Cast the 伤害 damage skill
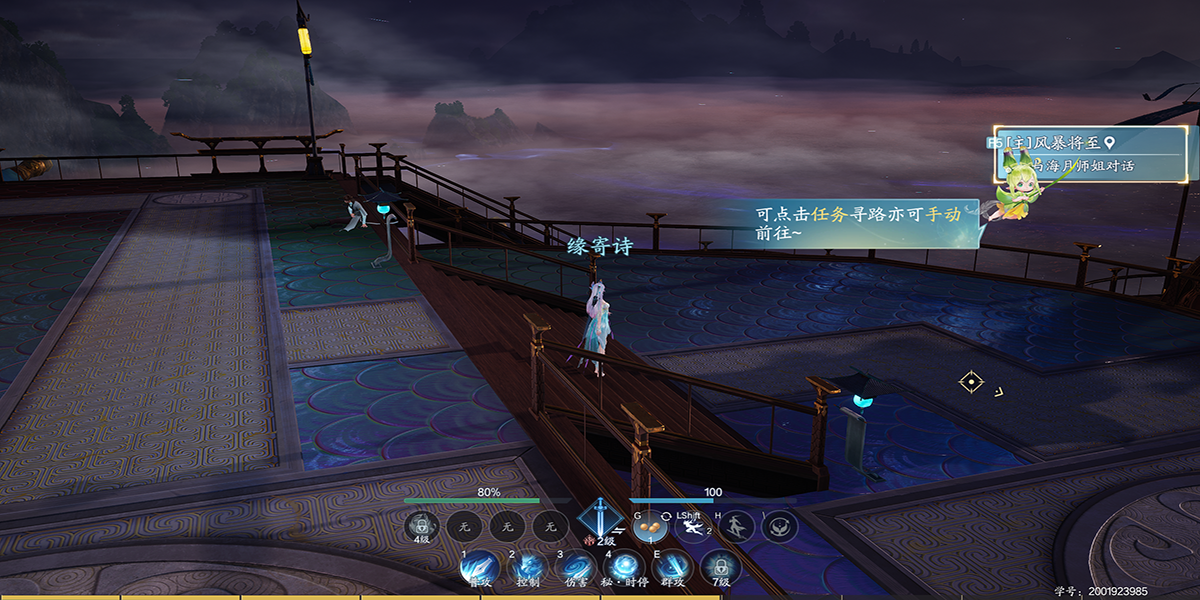The height and width of the screenshot is (600, 1200). click(575, 567)
